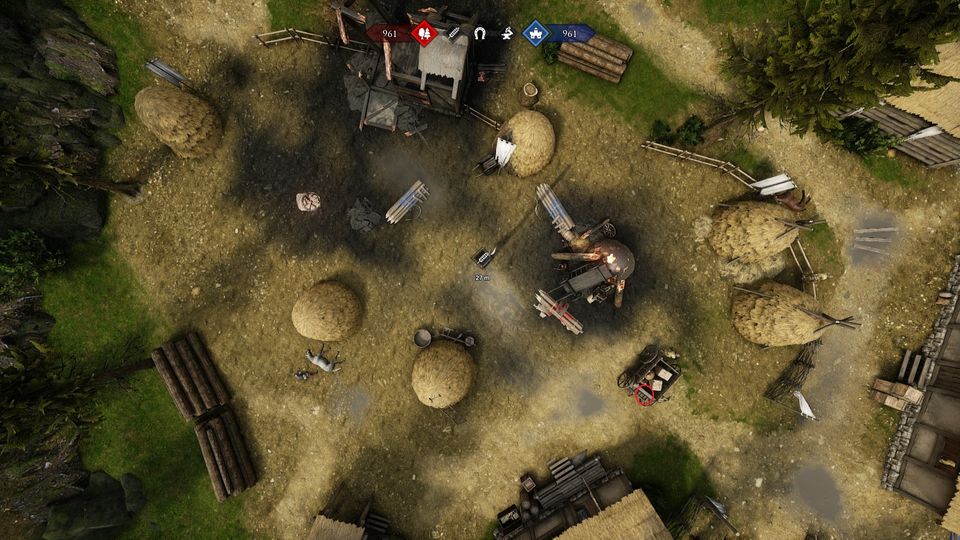This screenshot has width=960, height=540.
Task: Select the red forest capture point icon
Action: tap(425, 34)
